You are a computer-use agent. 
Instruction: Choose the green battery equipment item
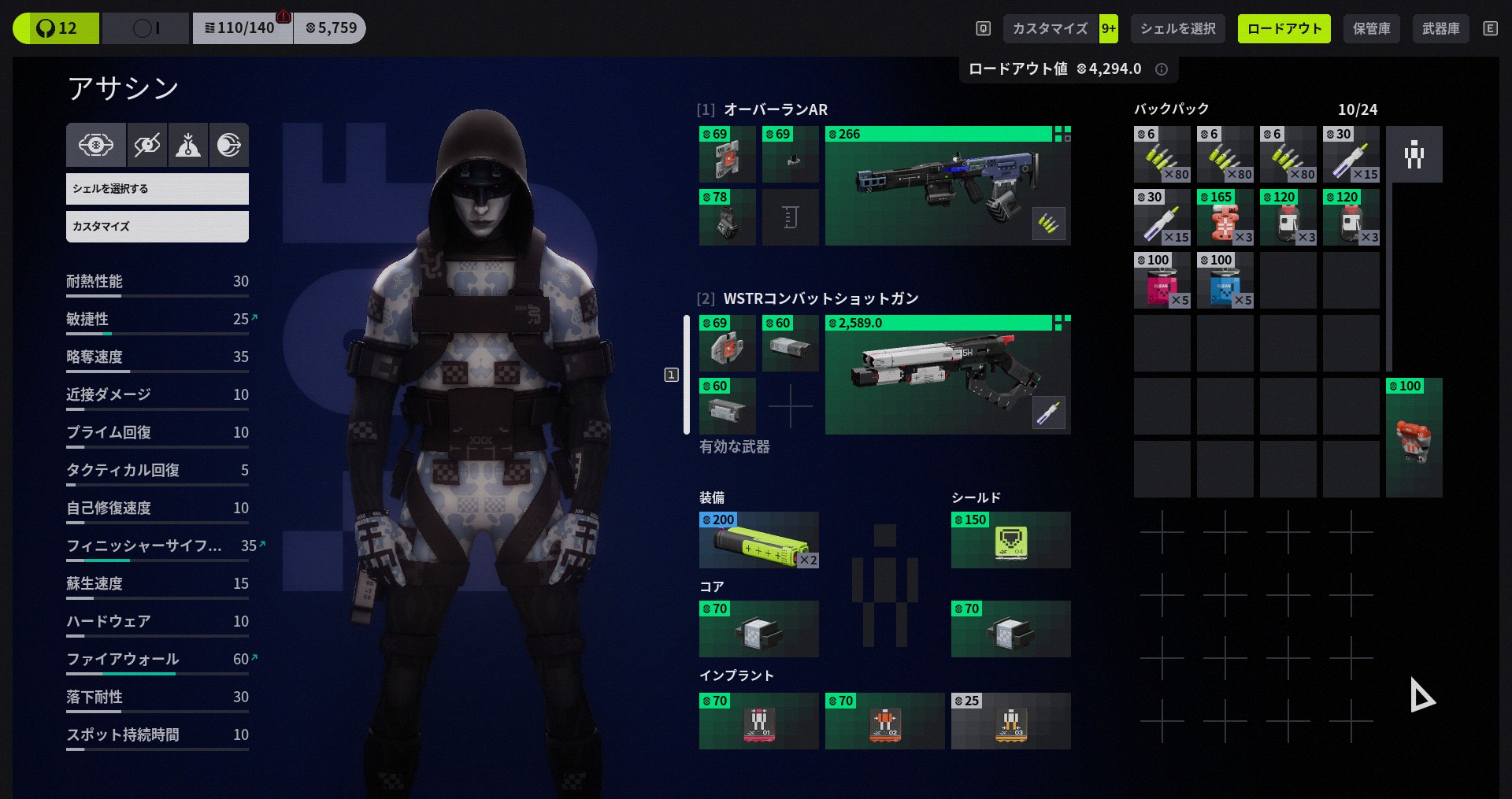(758, 541)
